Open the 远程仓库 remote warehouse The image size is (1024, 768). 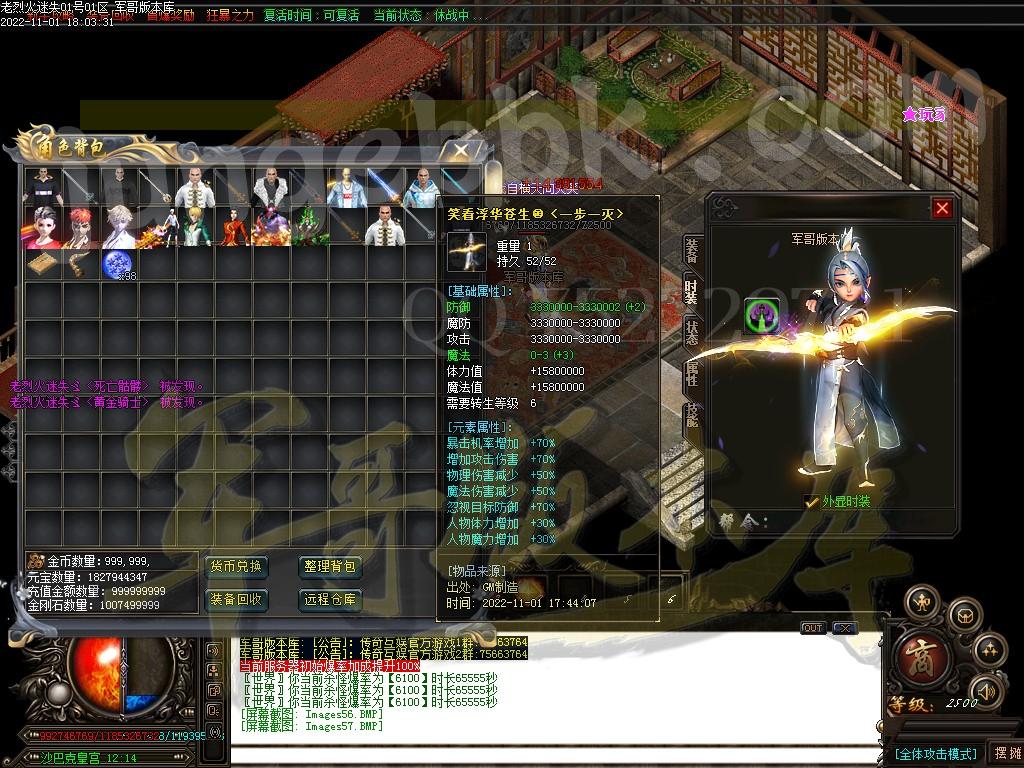tap(330, 600)
